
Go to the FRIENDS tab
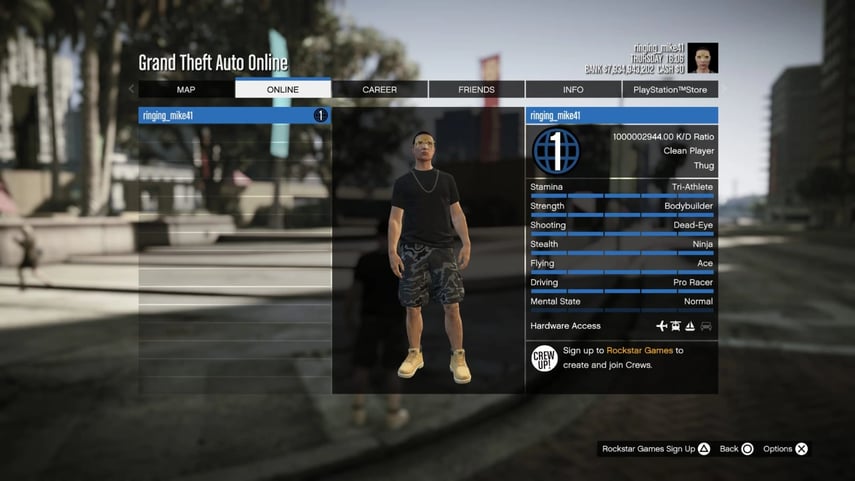(476, 90)
